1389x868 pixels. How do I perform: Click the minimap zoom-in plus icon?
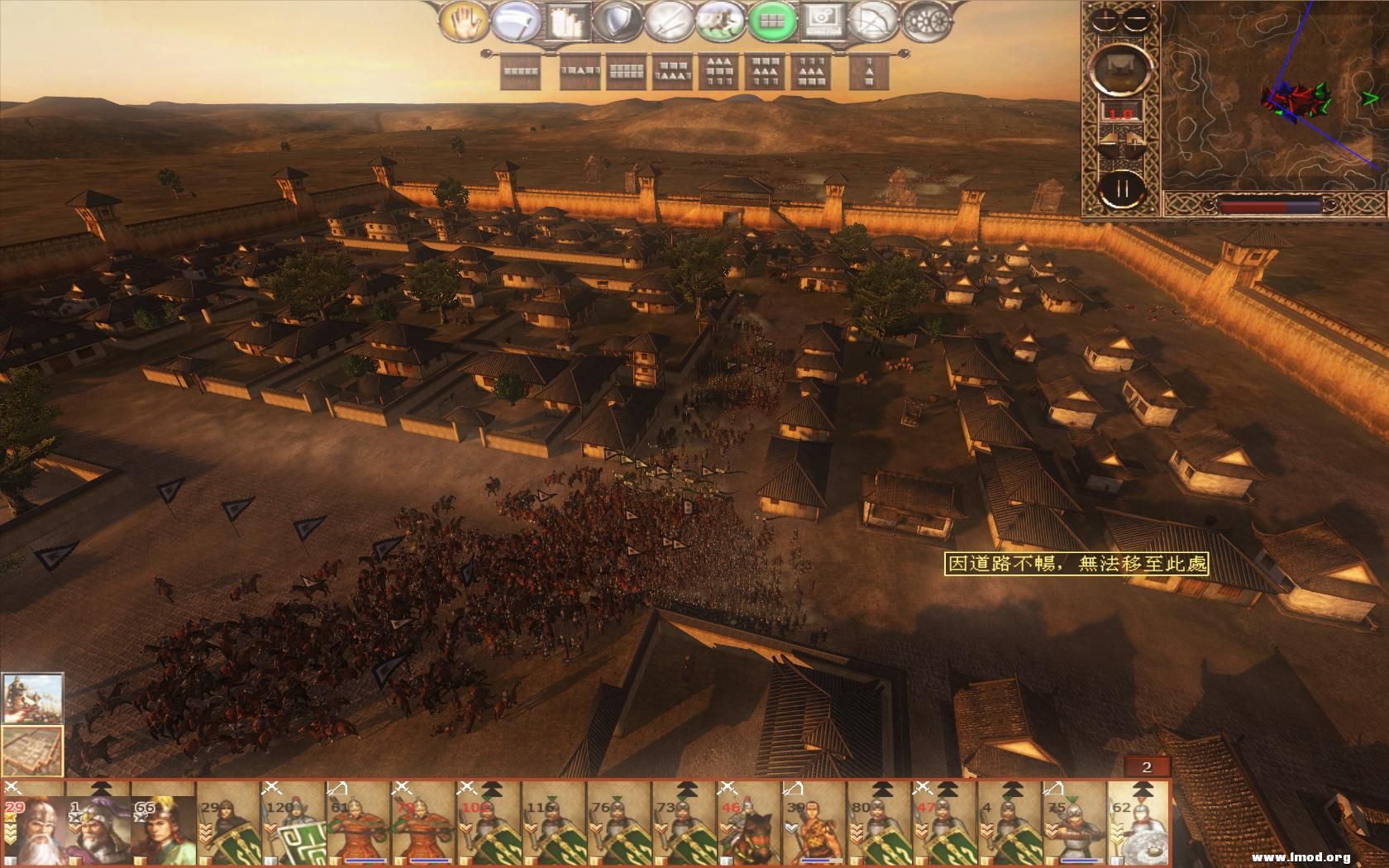pos(1105,19)
